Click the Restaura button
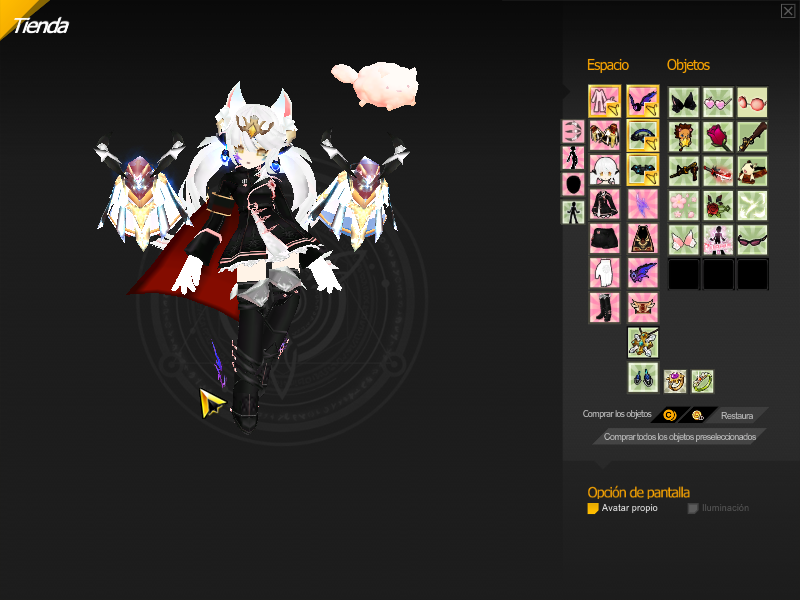Image resolution: width=800 pixels, height=600 pixels. (x=737, y=415)
